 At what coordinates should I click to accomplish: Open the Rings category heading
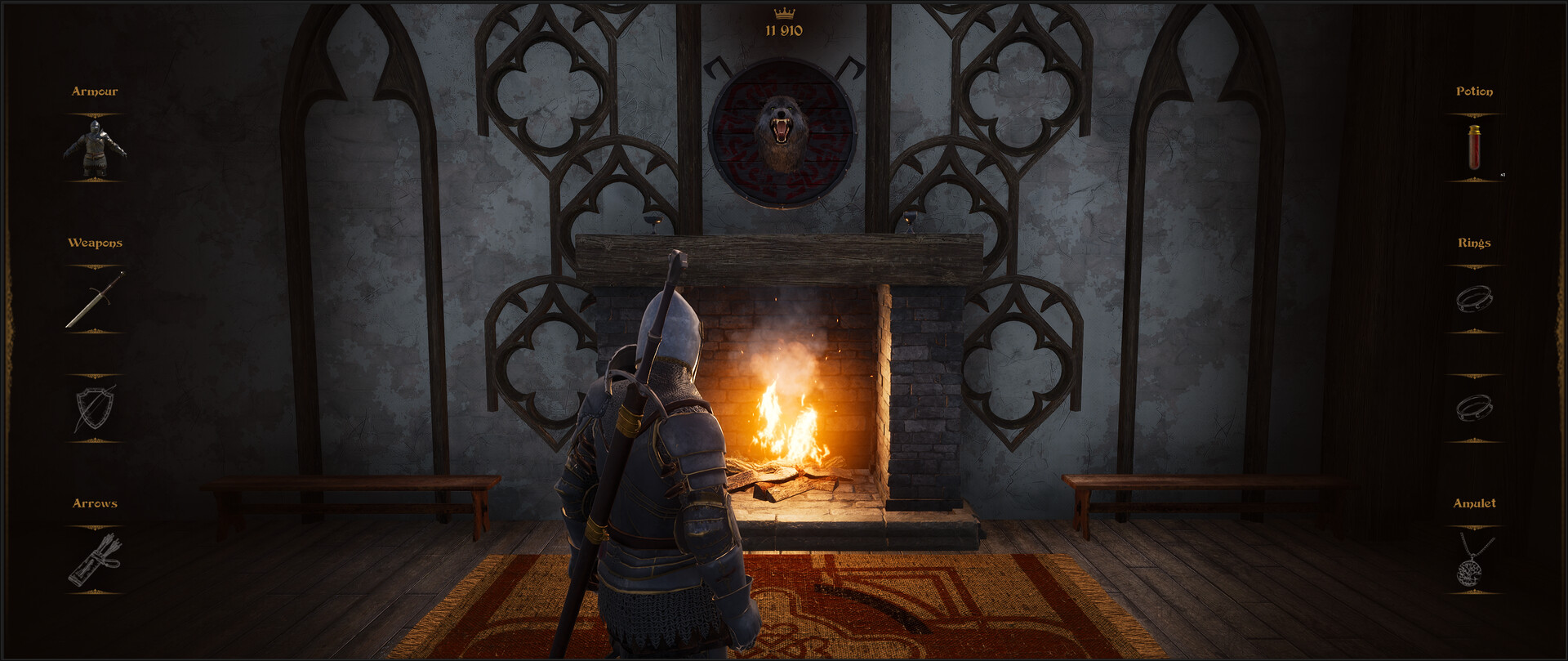1475,243
